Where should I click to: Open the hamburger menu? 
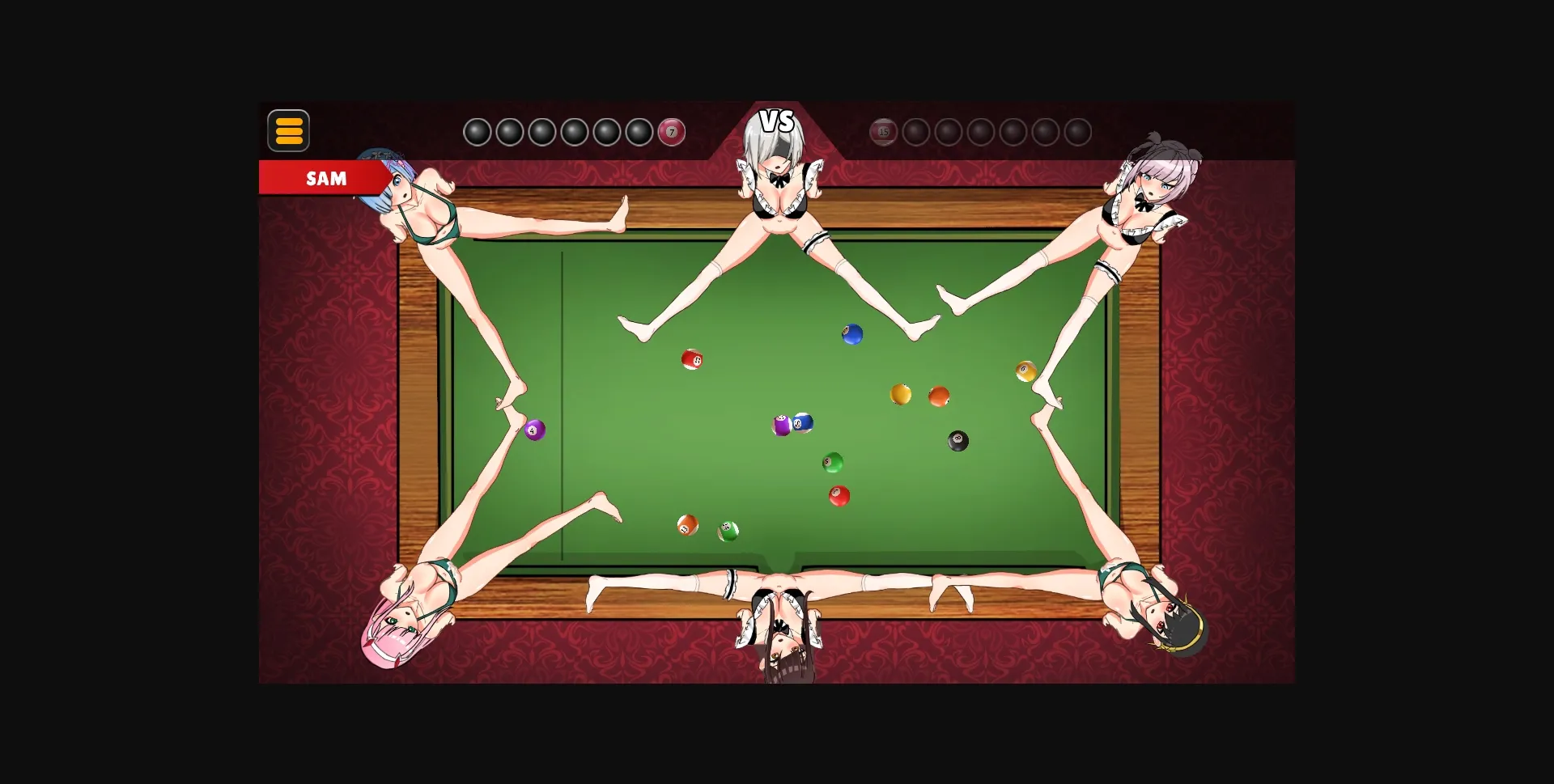point(288,130)
